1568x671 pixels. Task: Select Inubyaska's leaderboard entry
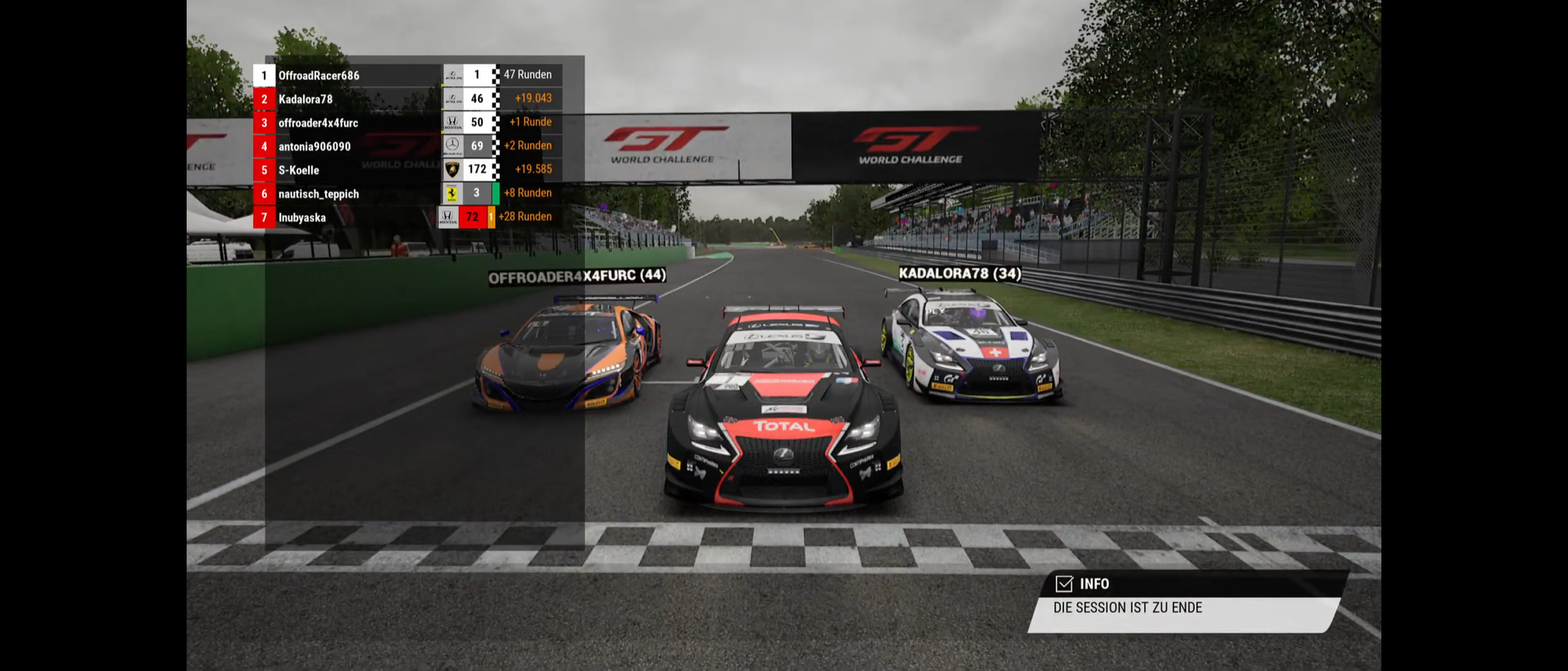point(302,217)
